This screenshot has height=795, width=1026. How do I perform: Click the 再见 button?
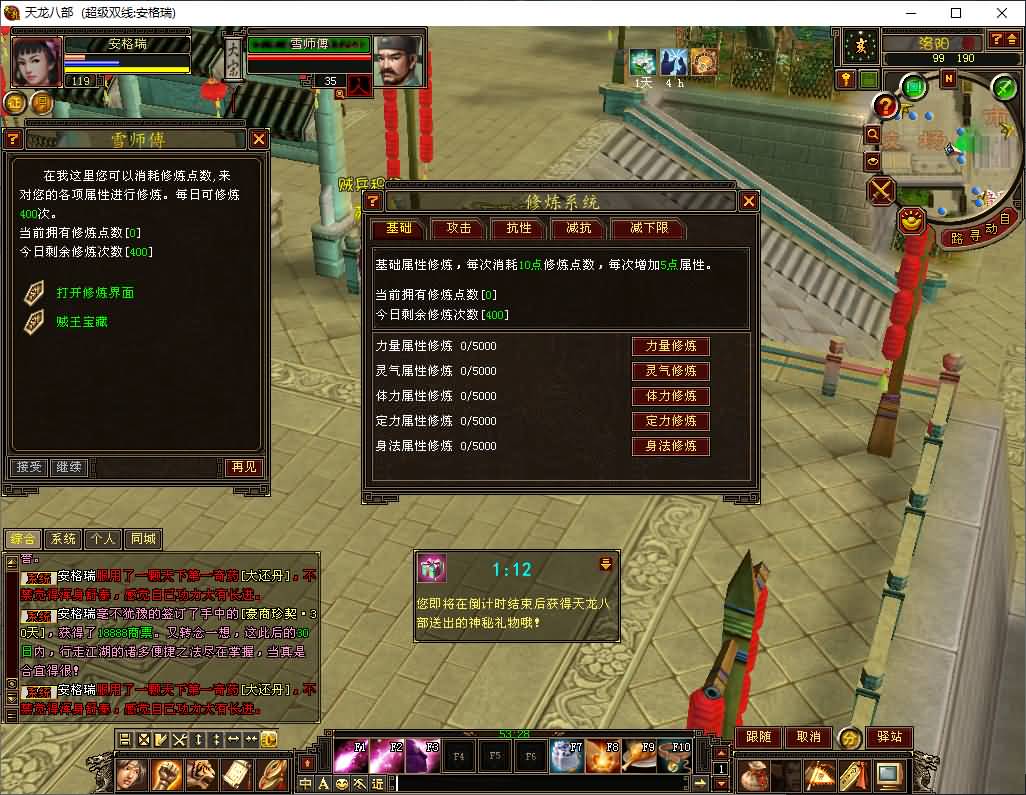click(x=243, y=467)
